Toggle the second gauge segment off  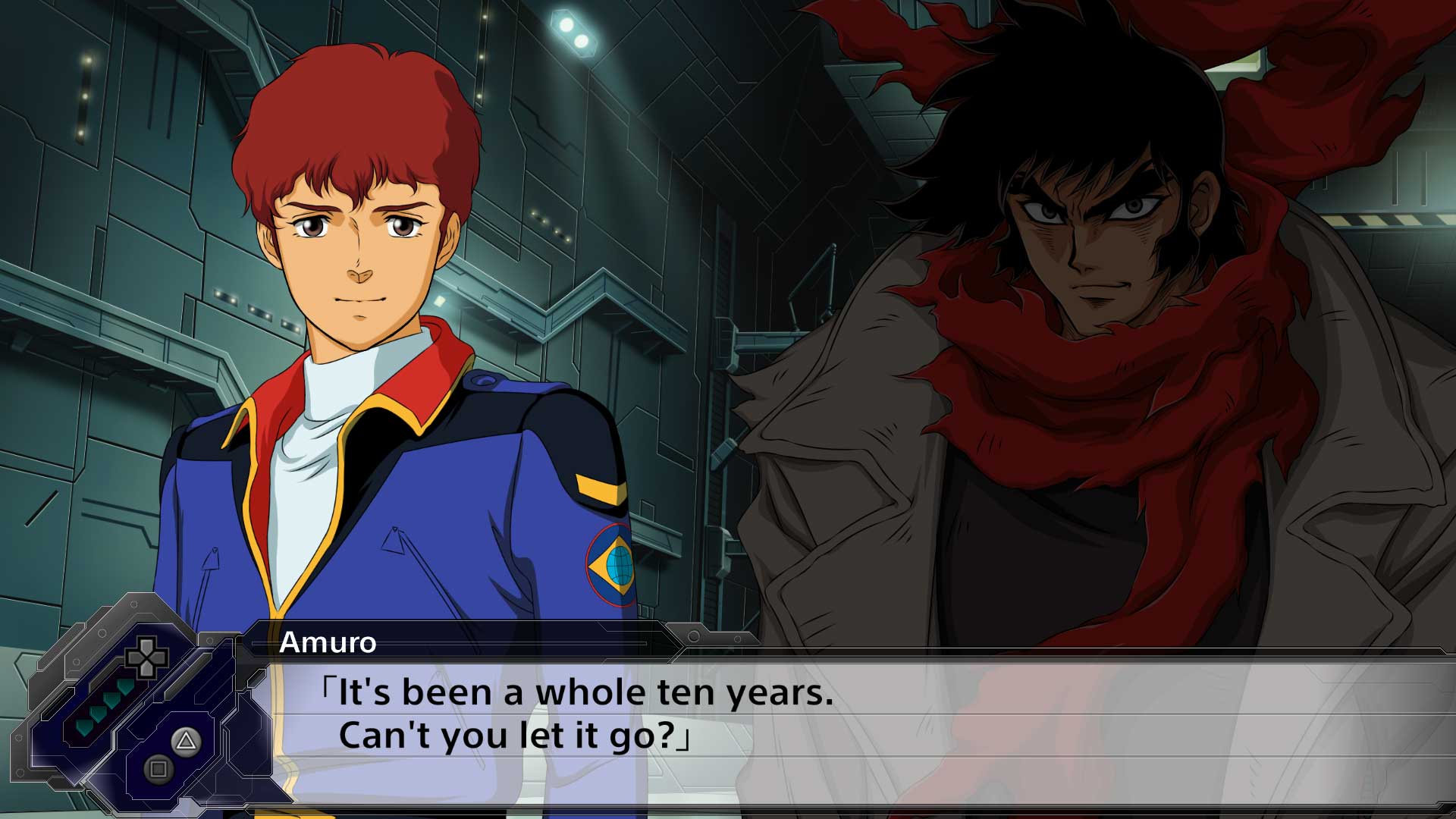110,698
